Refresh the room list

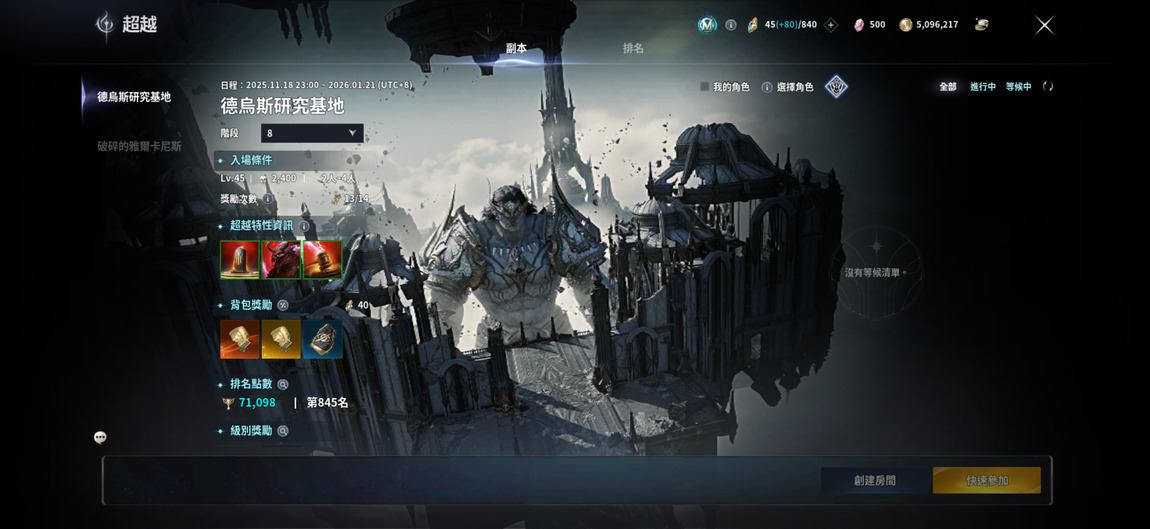1048,87
